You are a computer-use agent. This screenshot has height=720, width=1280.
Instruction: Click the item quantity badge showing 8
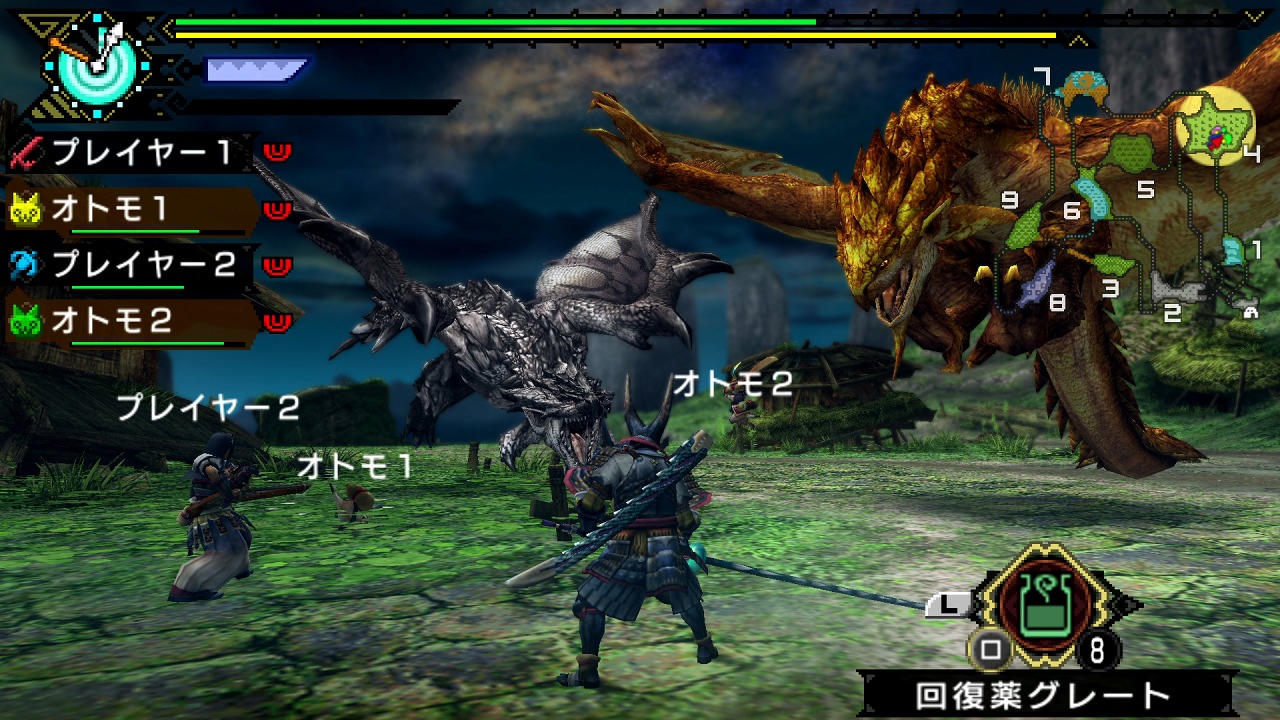1096,649
